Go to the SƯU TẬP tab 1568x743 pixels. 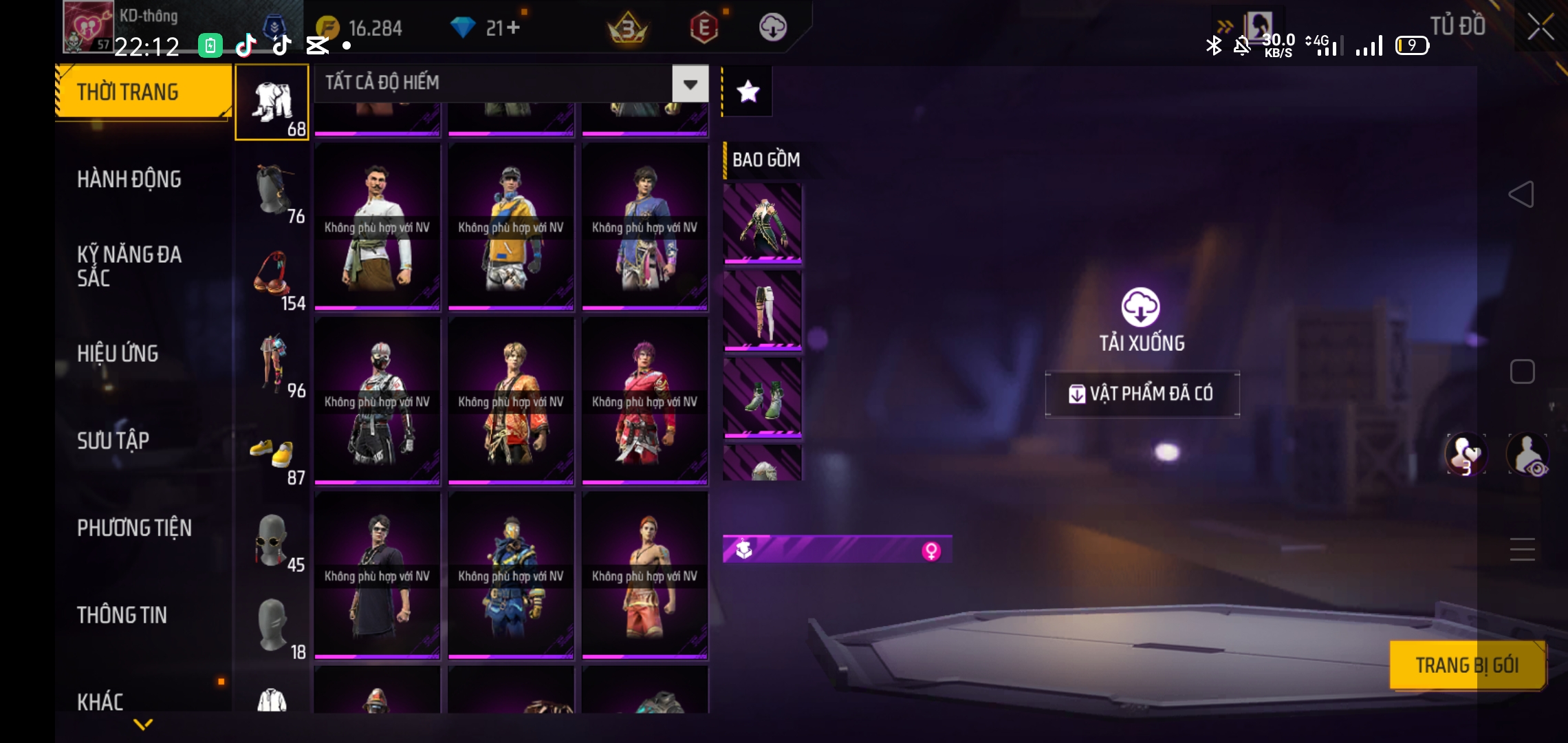pyautogui.click(x=113, y=440)
